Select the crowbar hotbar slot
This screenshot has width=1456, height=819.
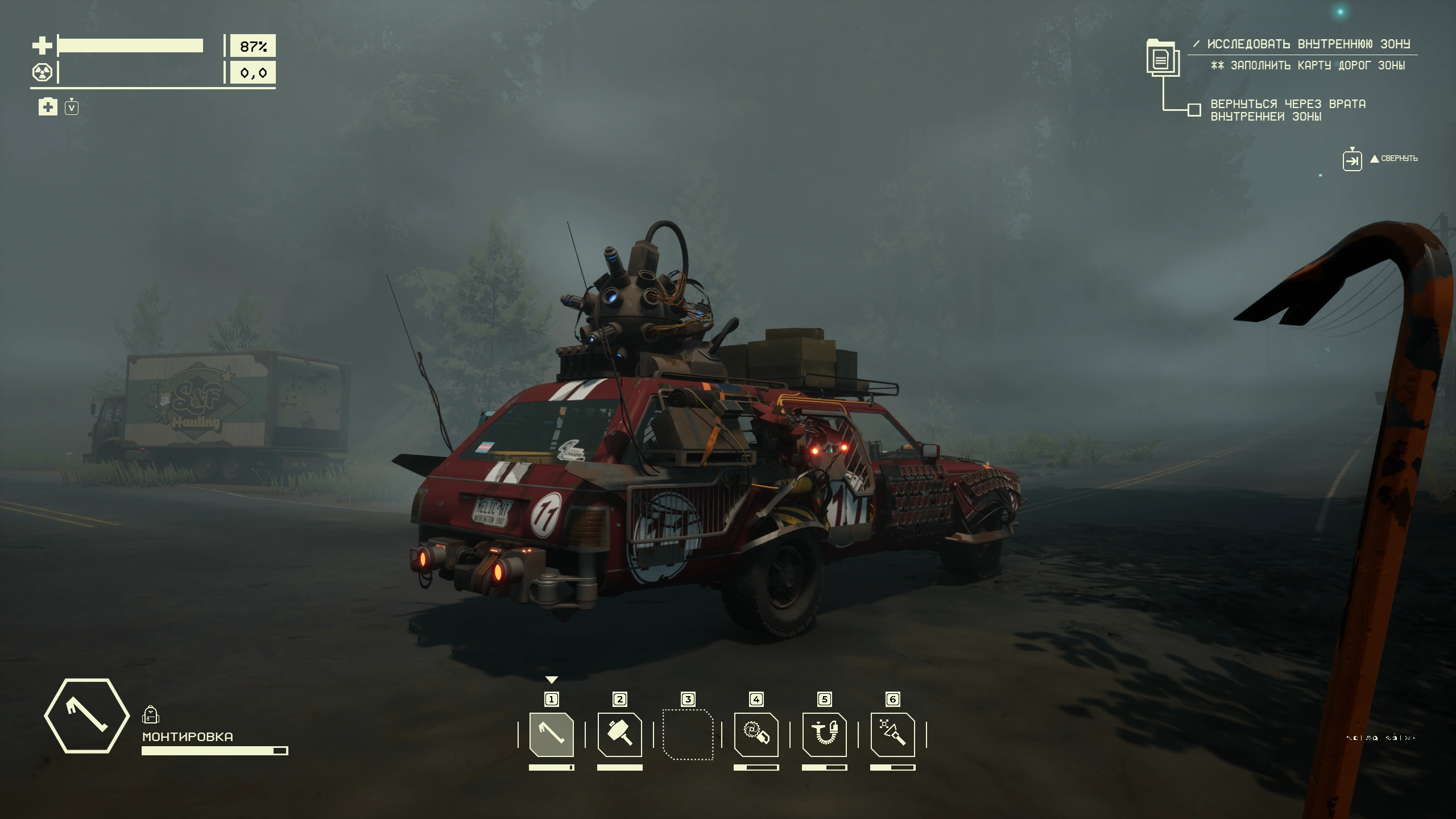coord(551,734)
